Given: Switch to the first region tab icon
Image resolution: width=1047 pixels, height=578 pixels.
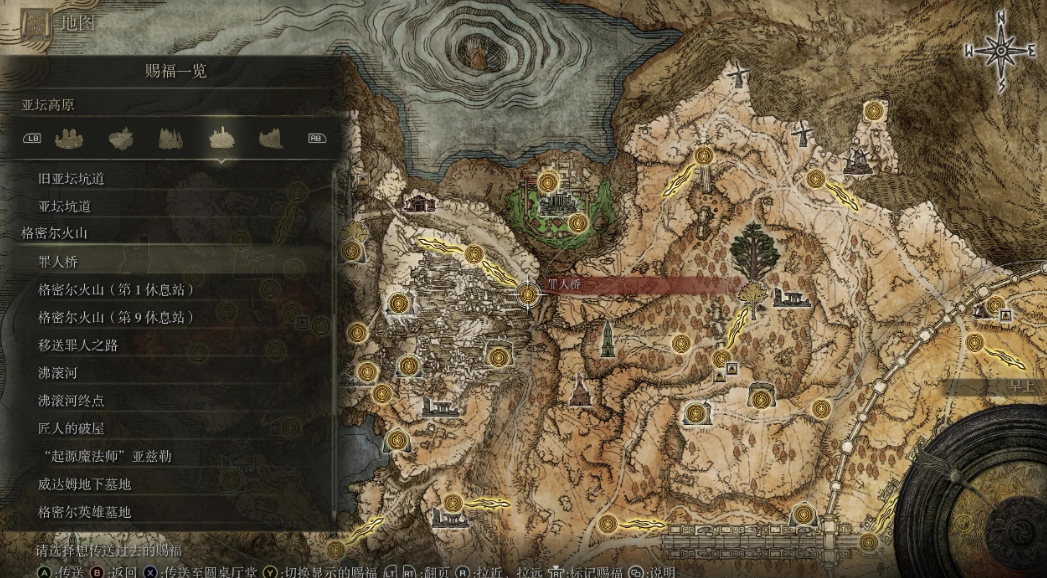Looking at the screenshot, I should [x=70, y=138].
